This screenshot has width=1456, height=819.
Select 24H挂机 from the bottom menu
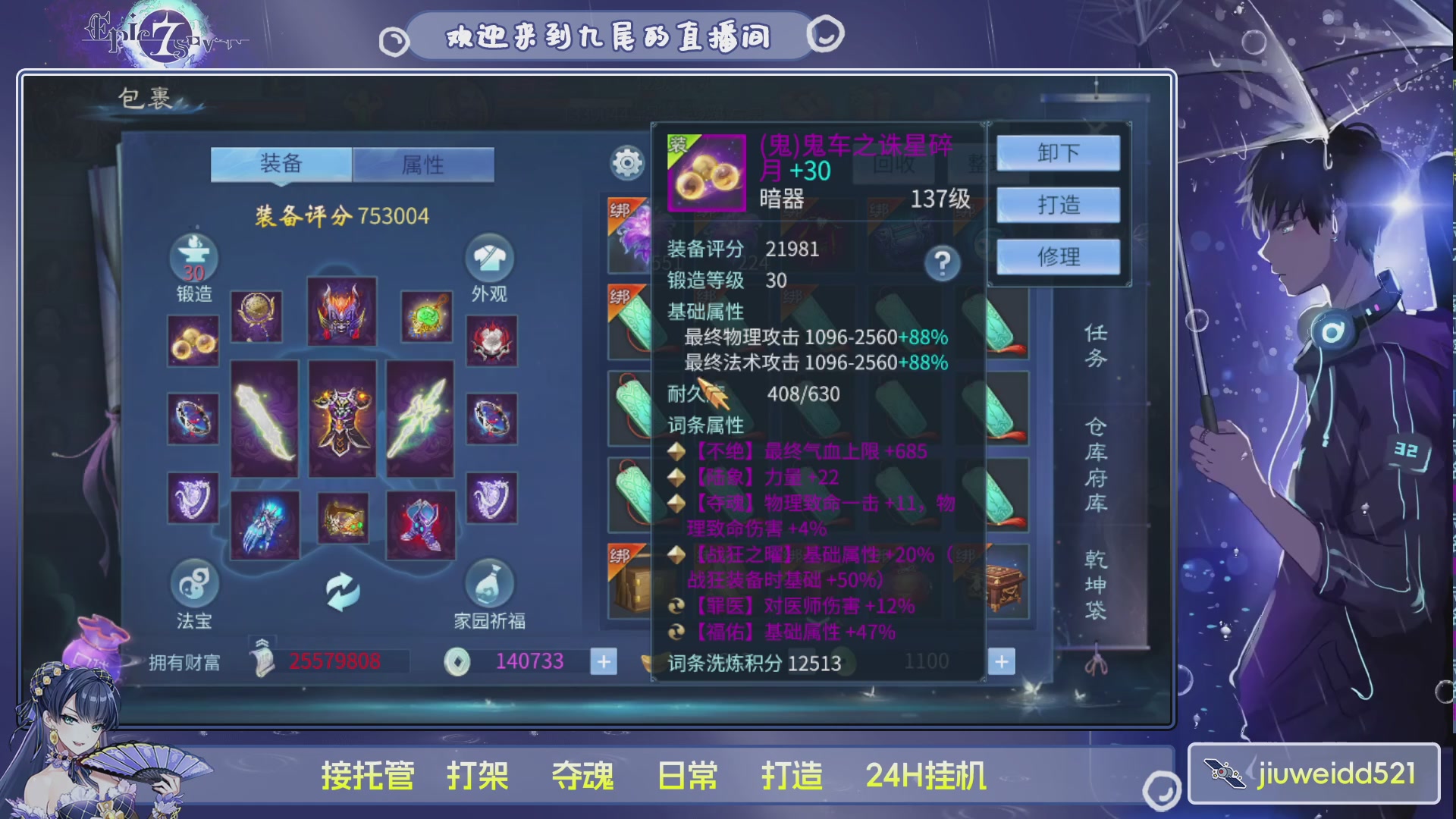click(x=927, y=775)
